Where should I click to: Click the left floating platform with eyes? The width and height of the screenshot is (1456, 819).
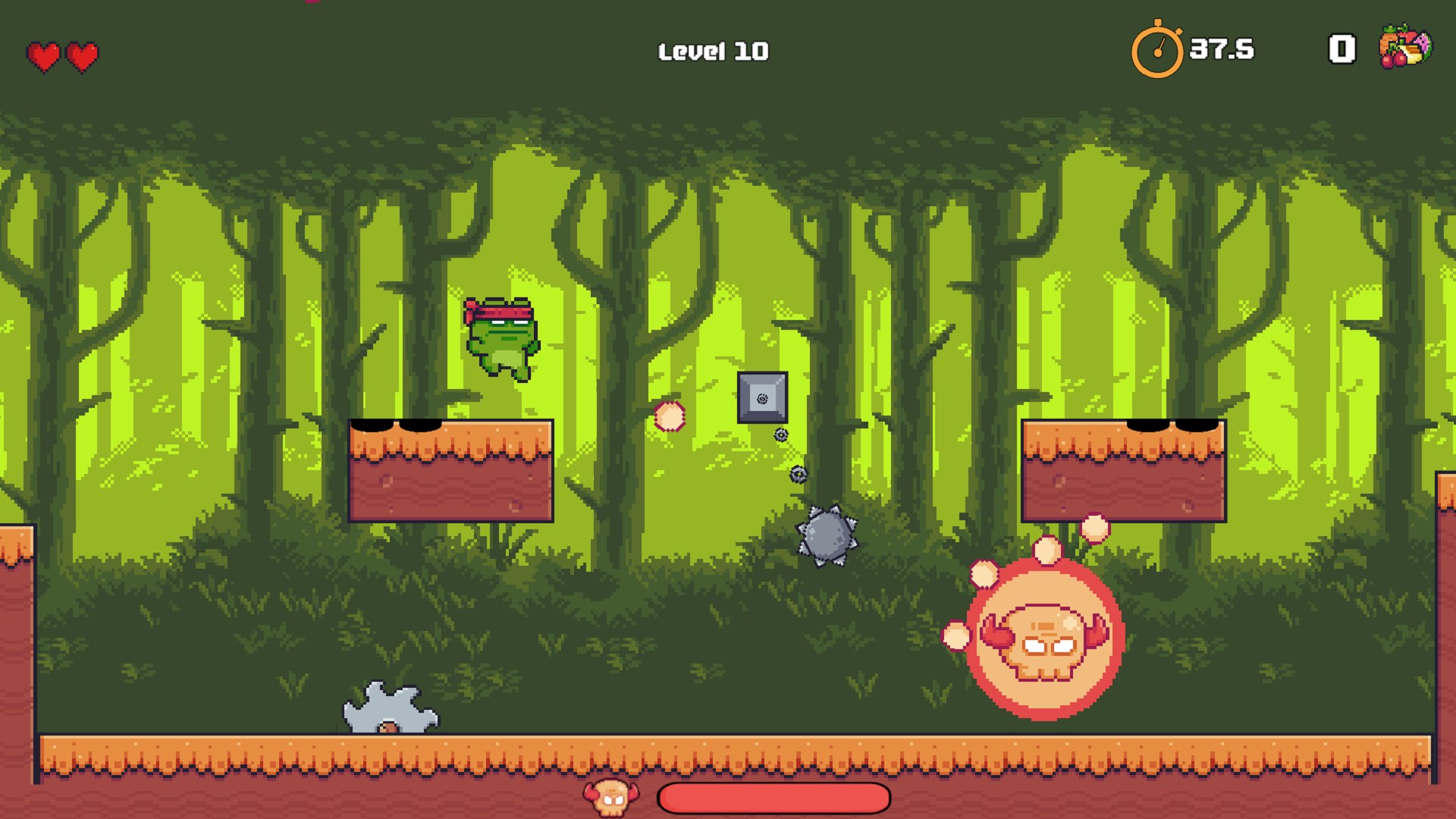[449, 470]
